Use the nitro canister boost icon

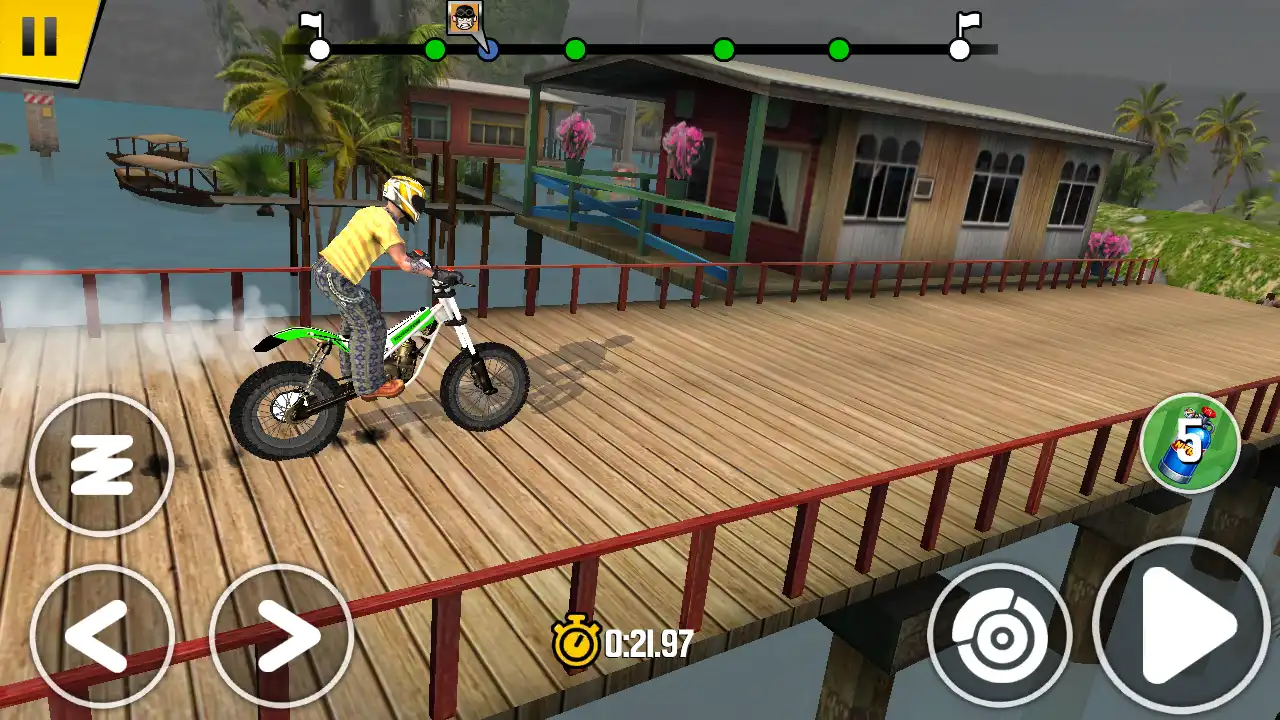(1190, 443)
